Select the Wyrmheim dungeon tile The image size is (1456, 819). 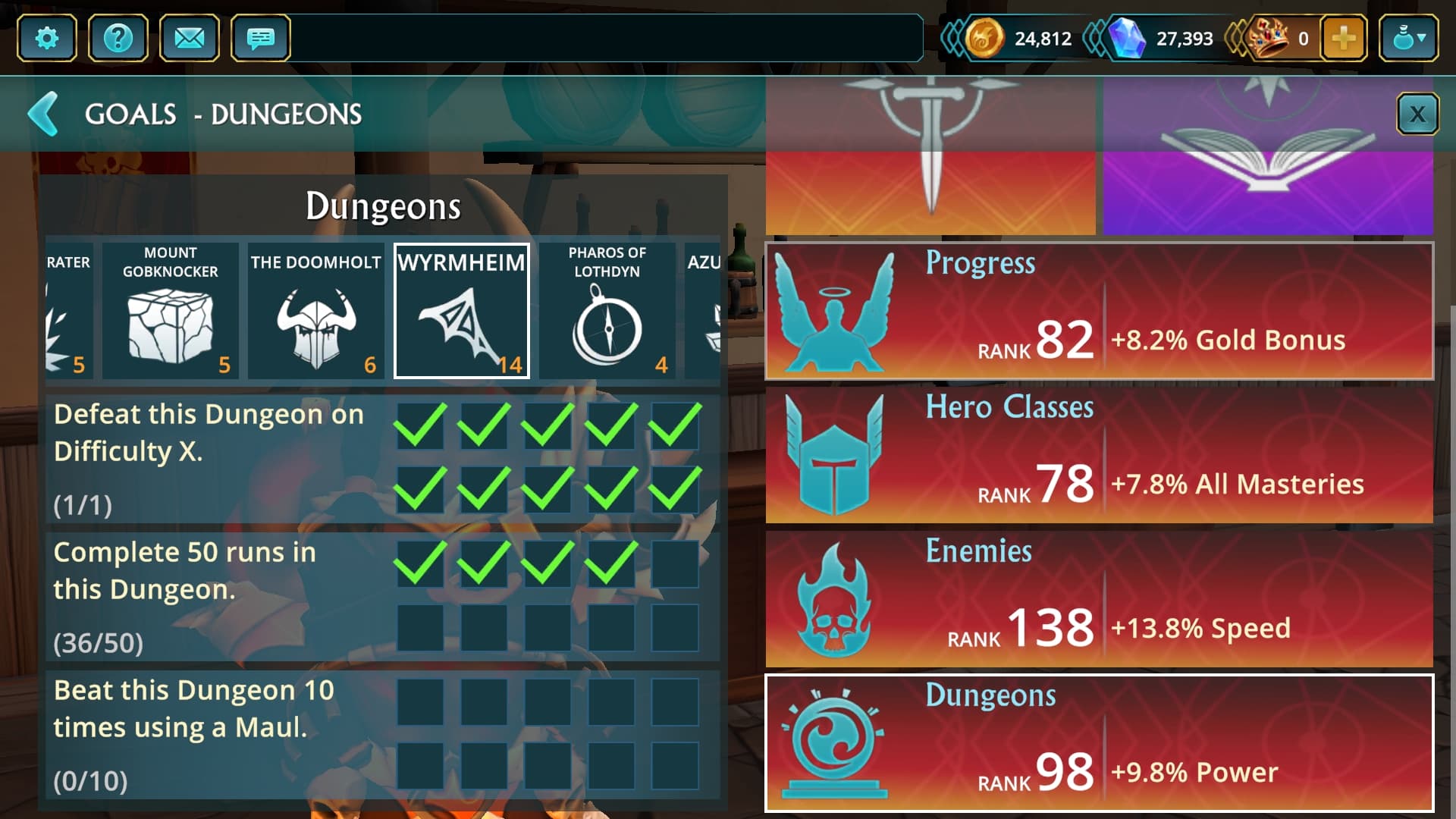[x=461, y=311]
